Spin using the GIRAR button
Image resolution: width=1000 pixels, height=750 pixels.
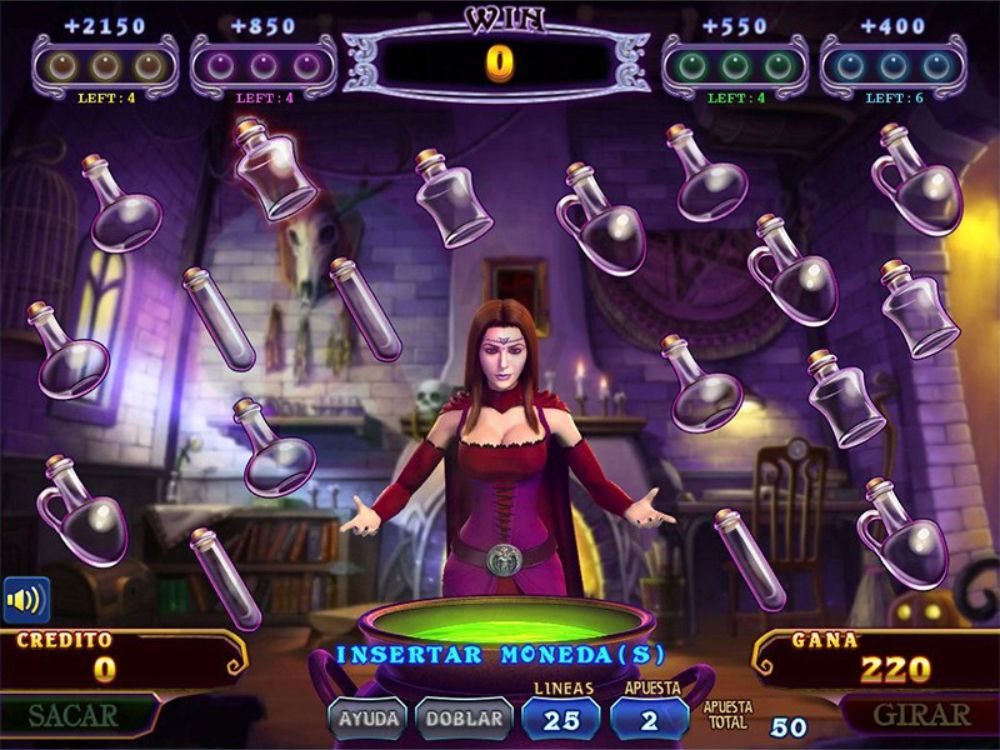pos(921,715)
